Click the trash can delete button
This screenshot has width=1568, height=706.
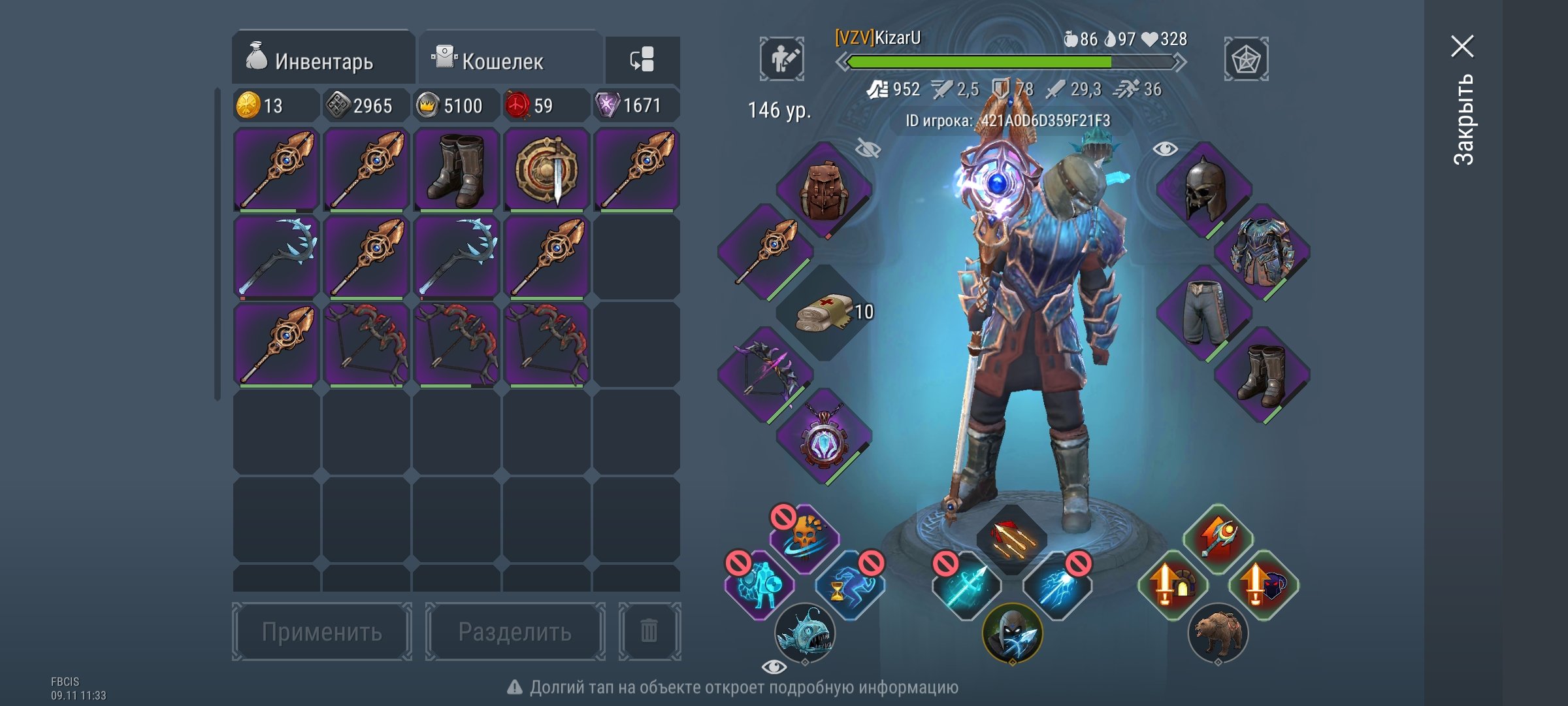click(649, 631)
